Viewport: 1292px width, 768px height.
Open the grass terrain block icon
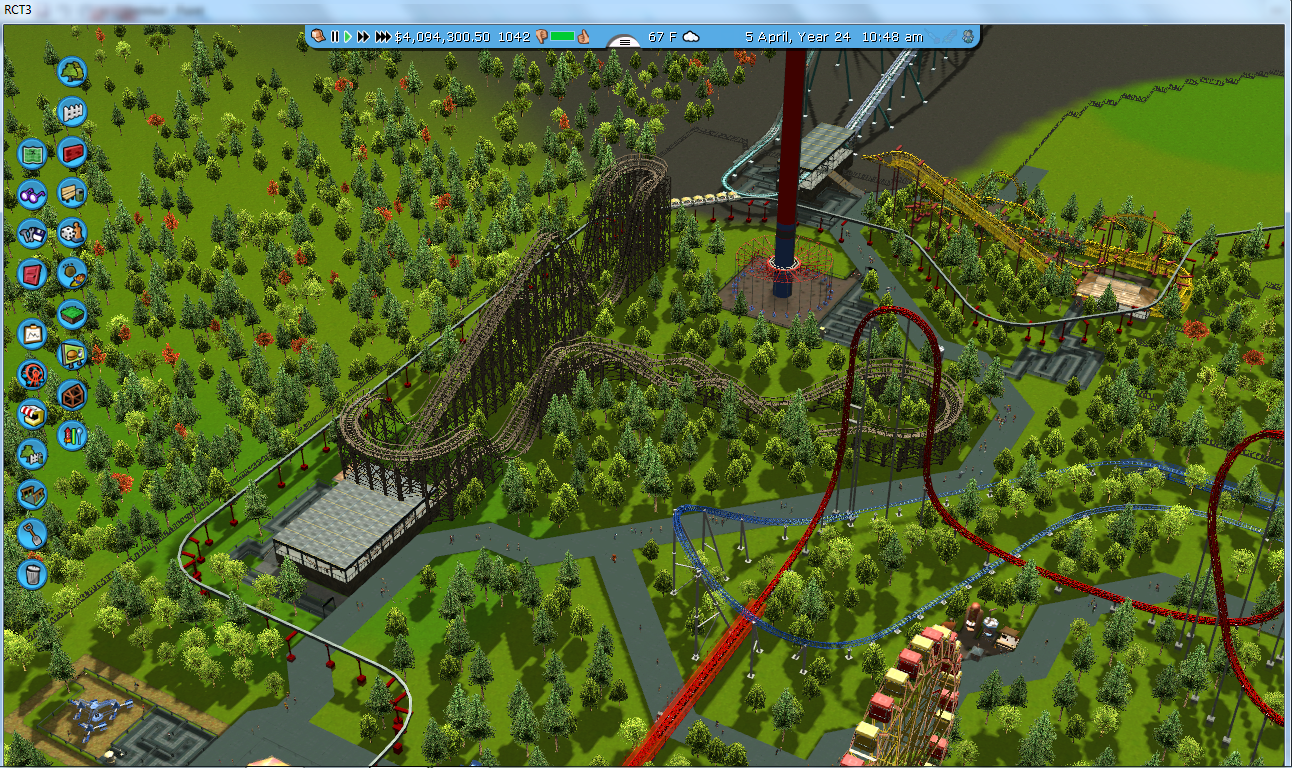click(72, 315)
